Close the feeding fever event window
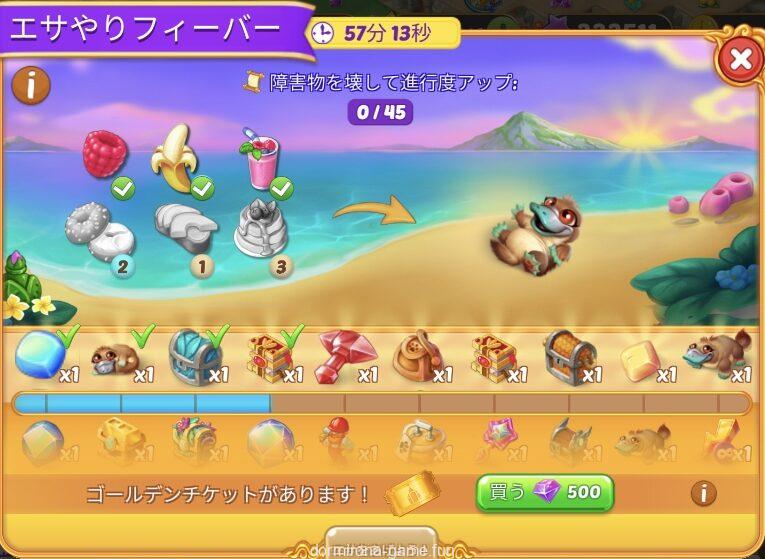 (740, 60)
